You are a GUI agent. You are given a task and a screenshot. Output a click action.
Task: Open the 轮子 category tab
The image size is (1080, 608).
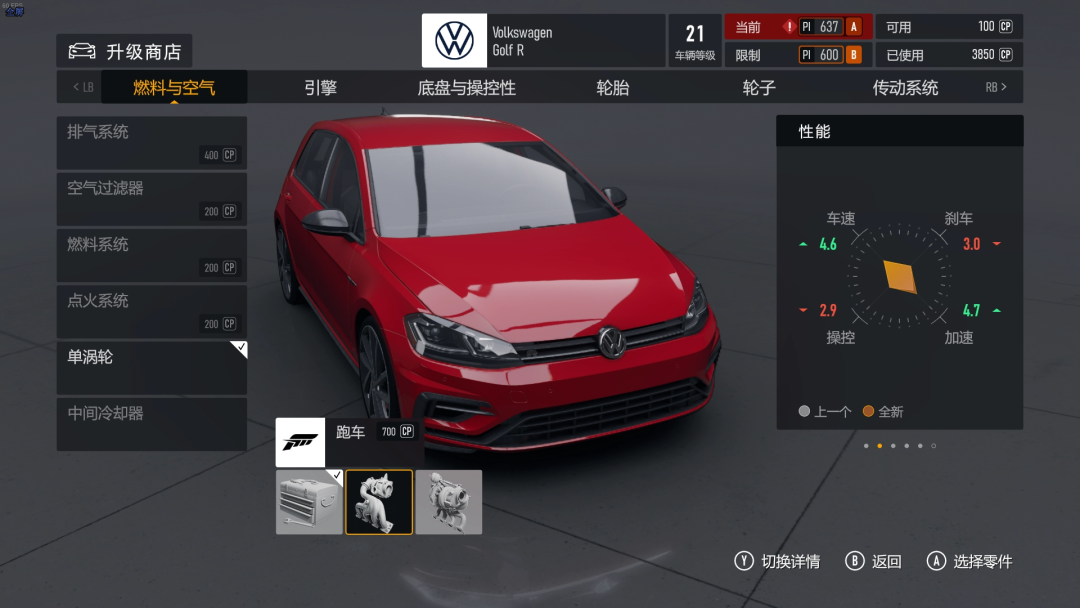pos(759,88)
